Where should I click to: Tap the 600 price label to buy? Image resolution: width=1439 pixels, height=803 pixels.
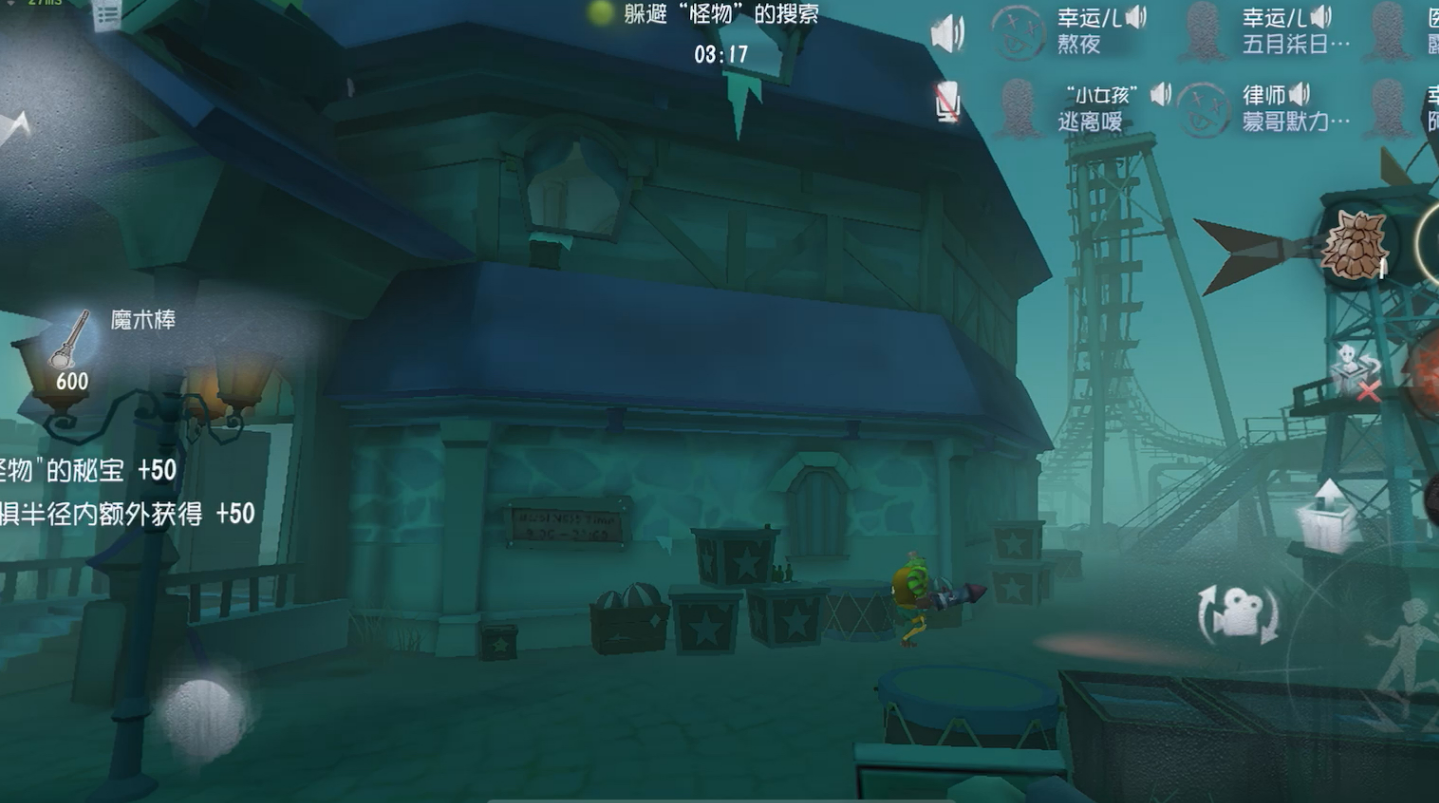click(x=73, y=381)
